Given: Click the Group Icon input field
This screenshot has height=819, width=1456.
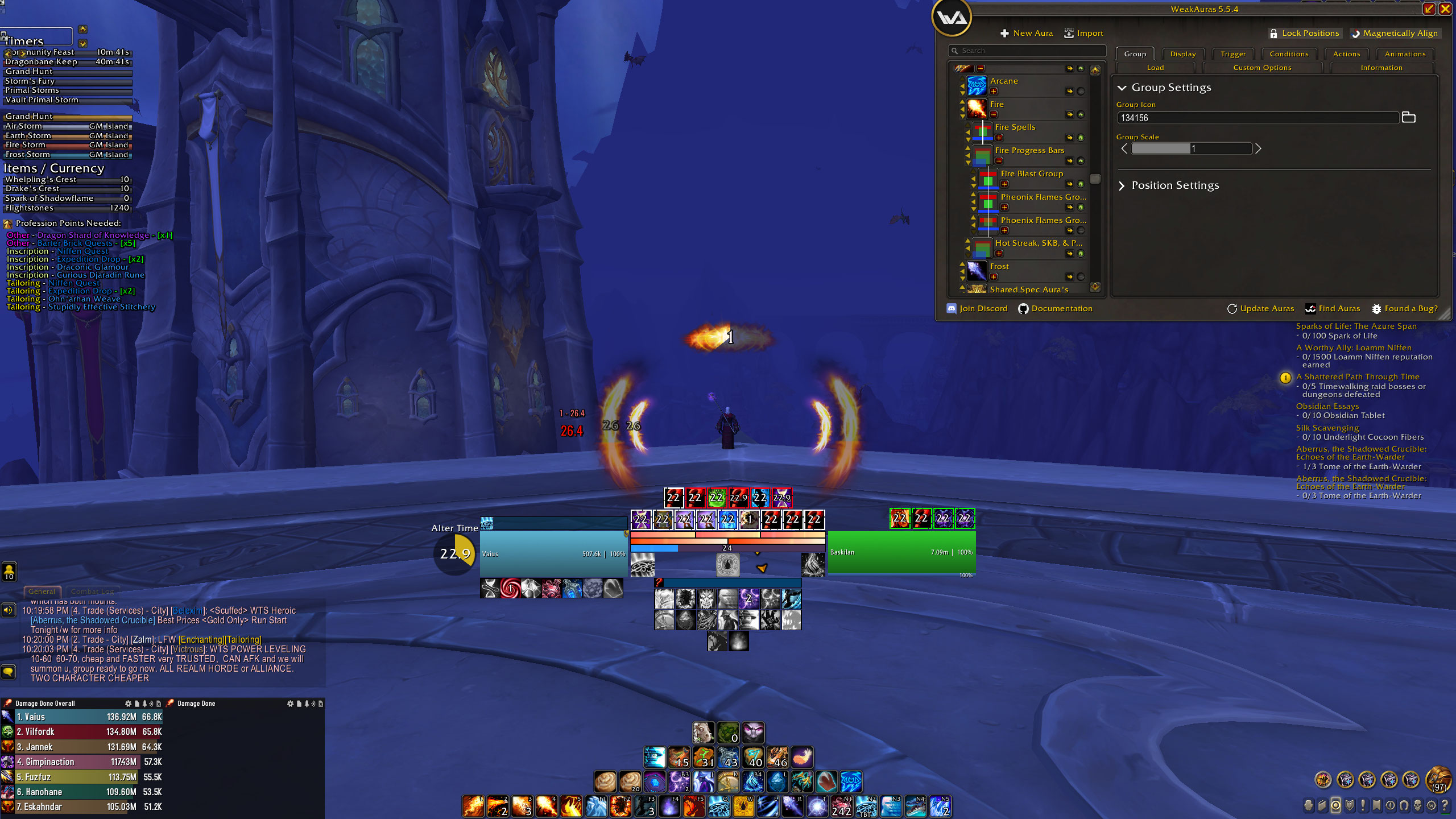Looking at the screenshot, I should [1257, 118].
